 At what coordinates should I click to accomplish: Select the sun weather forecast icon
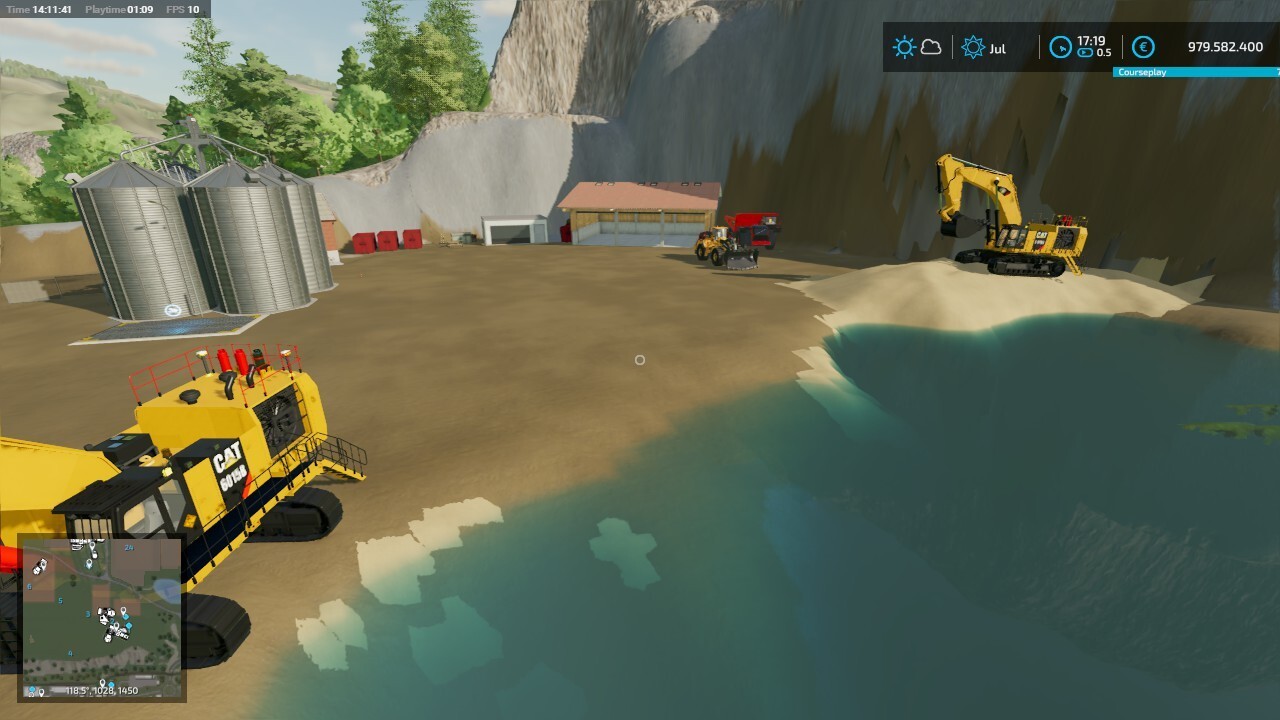point(904,47)
